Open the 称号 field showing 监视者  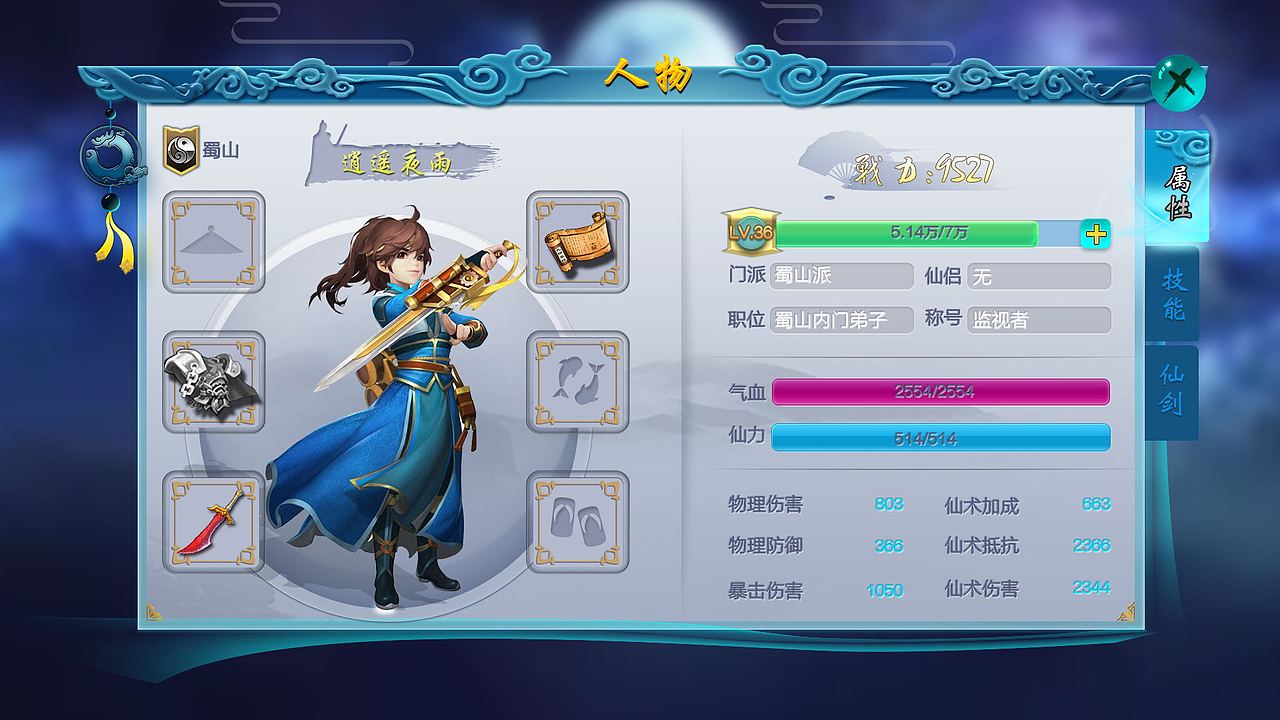[x=1037, y=320]
